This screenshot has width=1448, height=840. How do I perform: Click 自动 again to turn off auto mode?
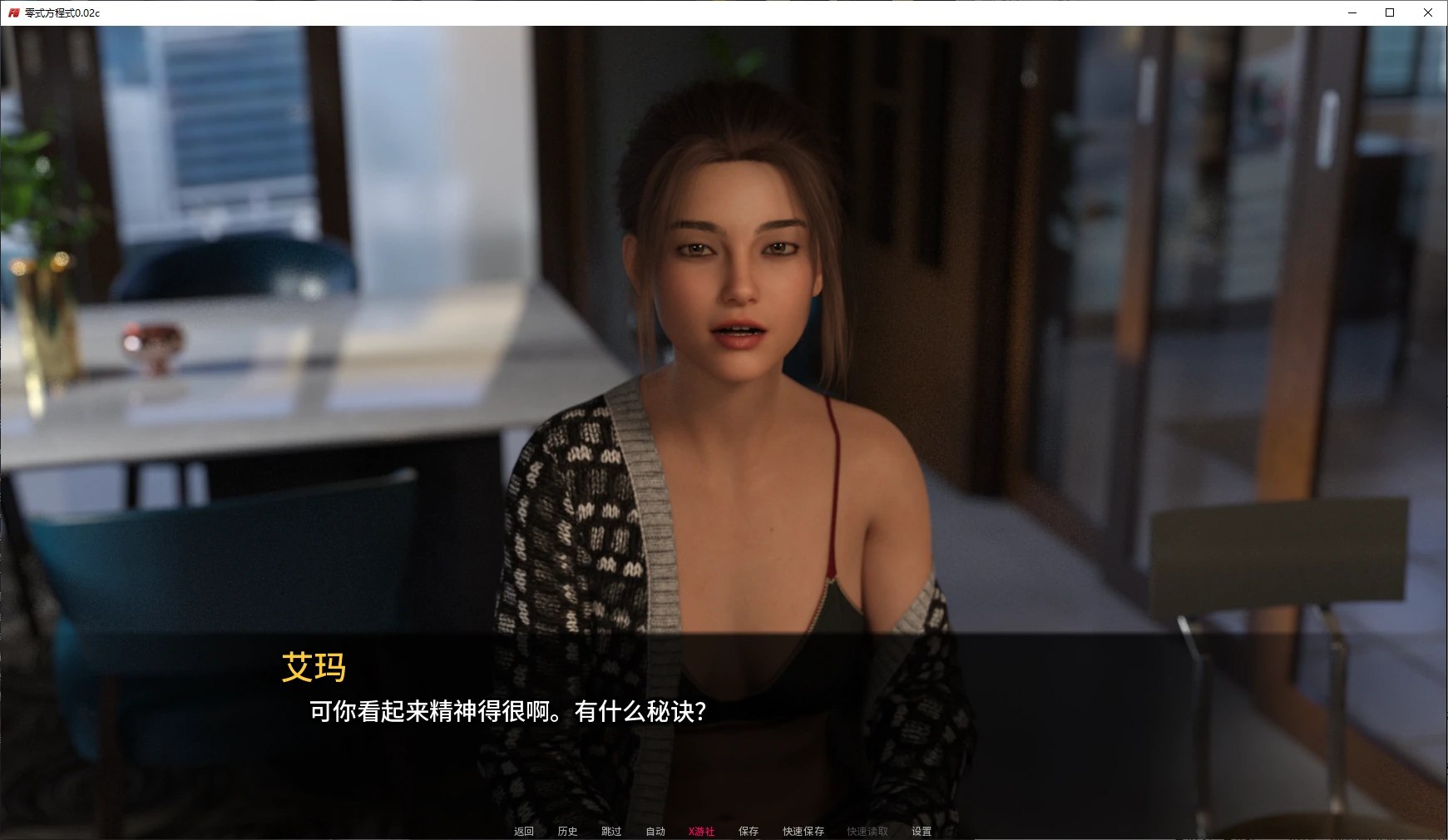(x=656, y=830)
